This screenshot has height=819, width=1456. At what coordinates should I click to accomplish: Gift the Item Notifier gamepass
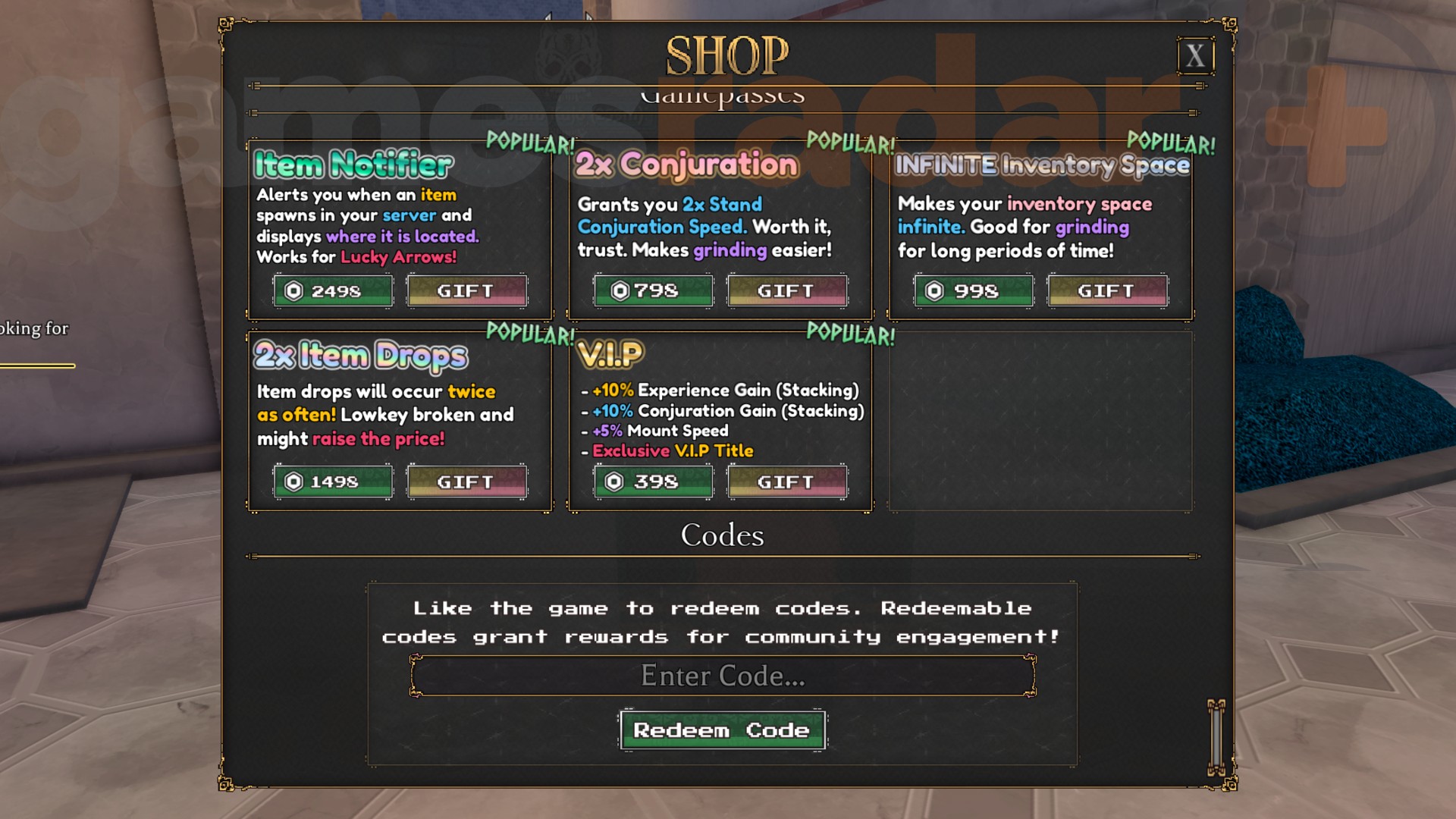point(466,290)
